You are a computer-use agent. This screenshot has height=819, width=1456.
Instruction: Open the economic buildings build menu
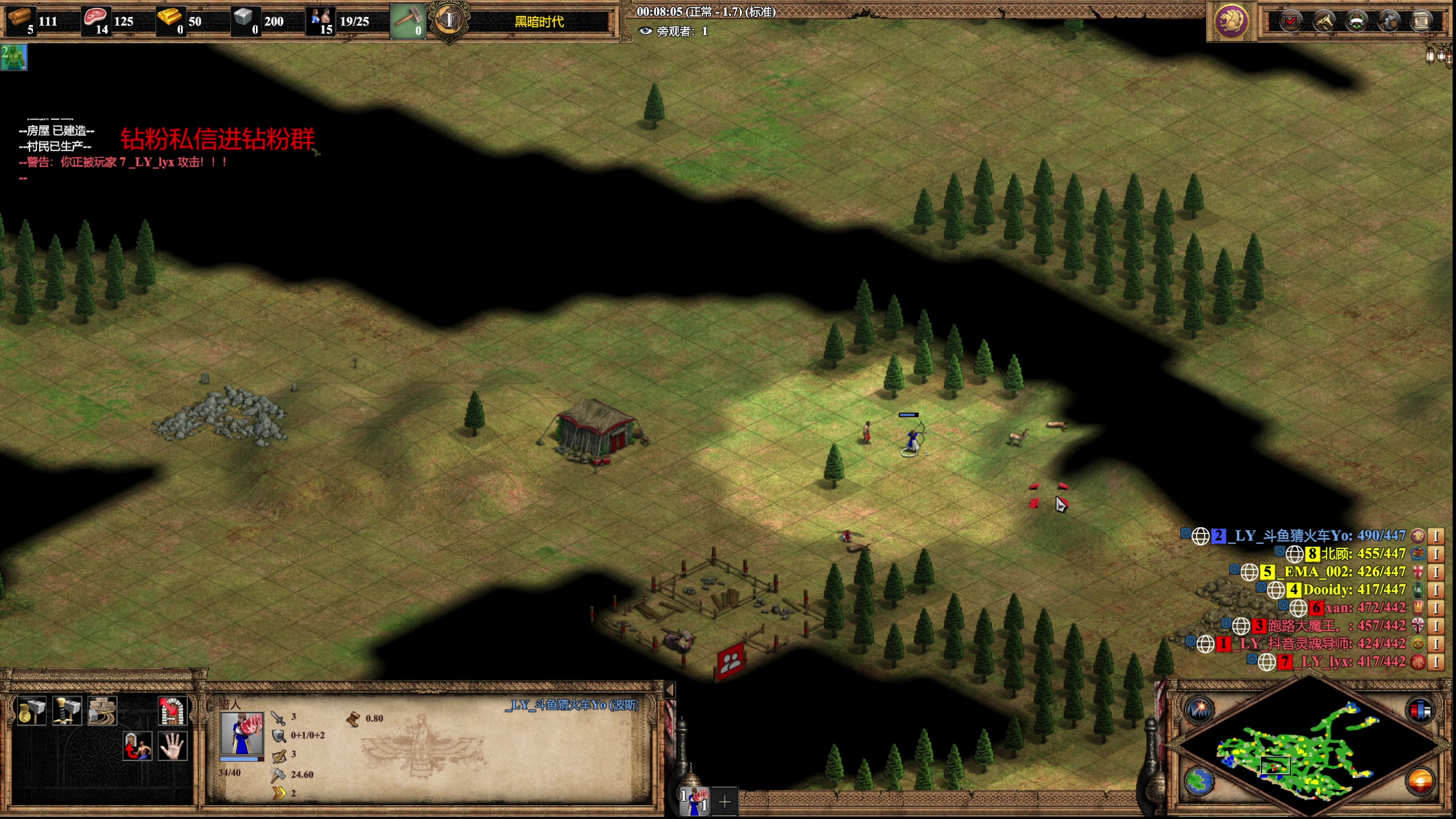click(x=32, y=710)
